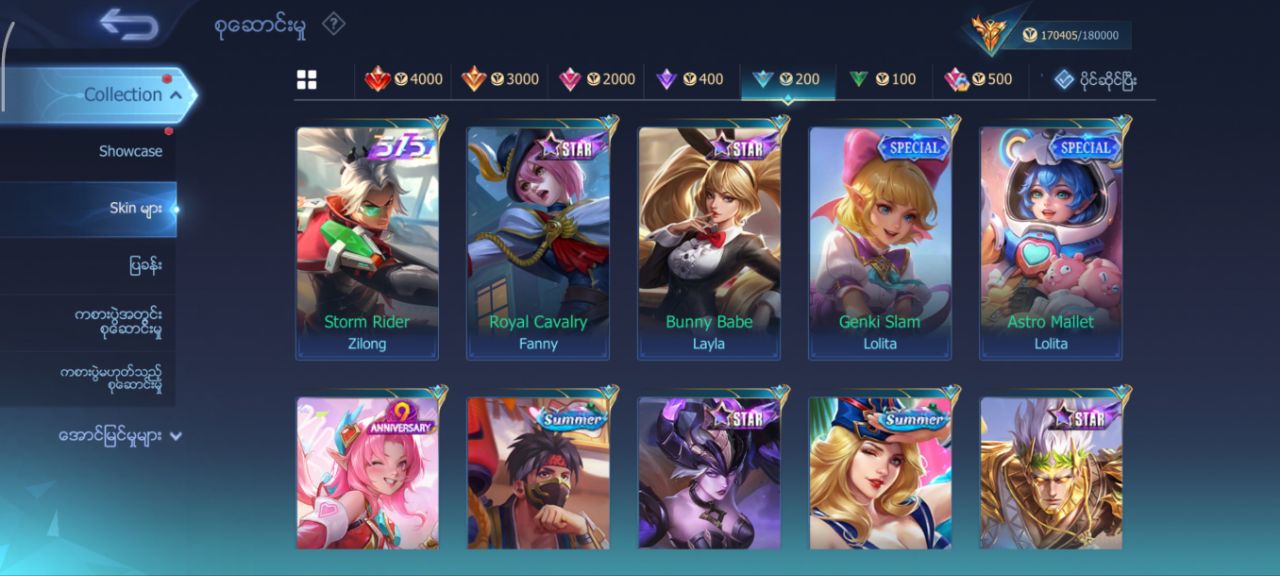Switch to the 4000 points tier tab
The image size is (1280, 576).
(404, 79)
